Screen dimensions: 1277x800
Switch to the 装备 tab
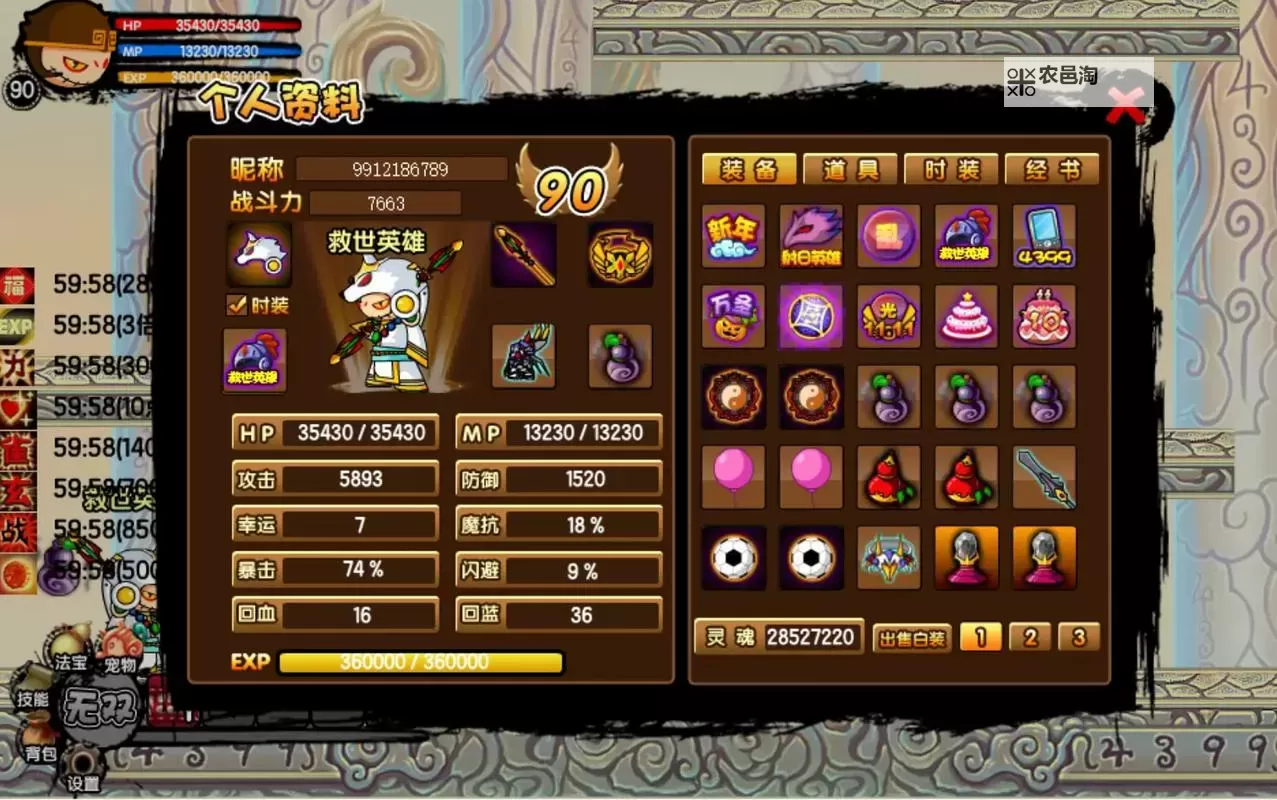click(749, 170)
